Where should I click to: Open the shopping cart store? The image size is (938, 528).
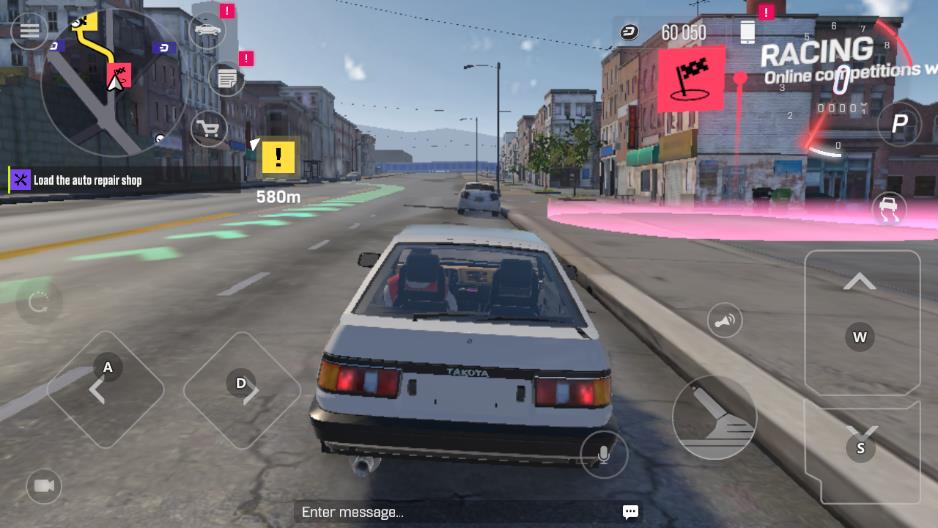[209, 128]
